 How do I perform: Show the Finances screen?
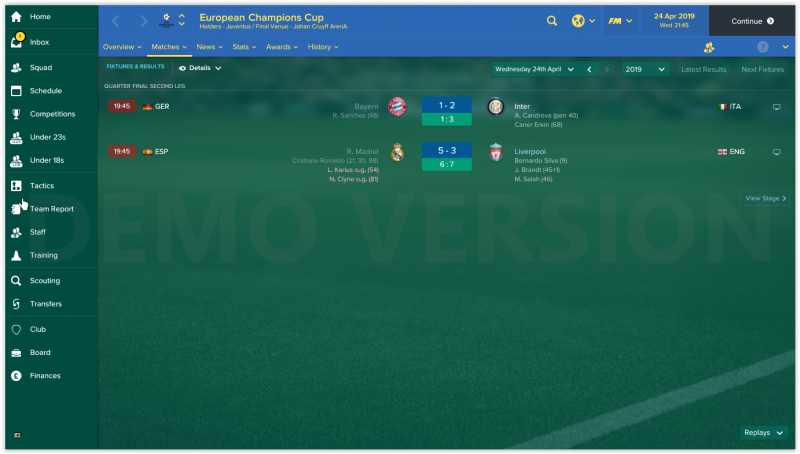45,376
